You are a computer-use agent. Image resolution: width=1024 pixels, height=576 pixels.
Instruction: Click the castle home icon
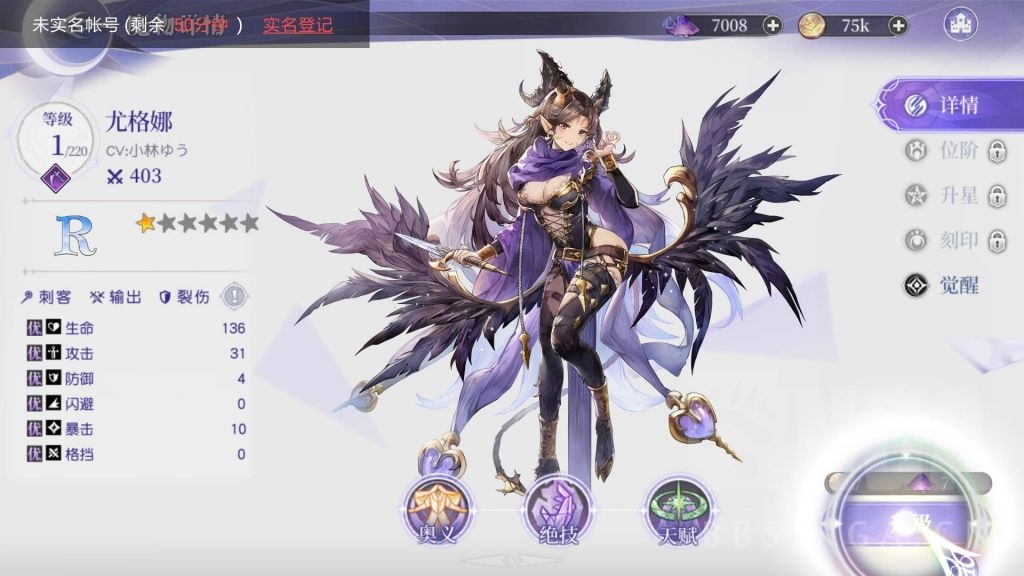[x=961, y=25]
